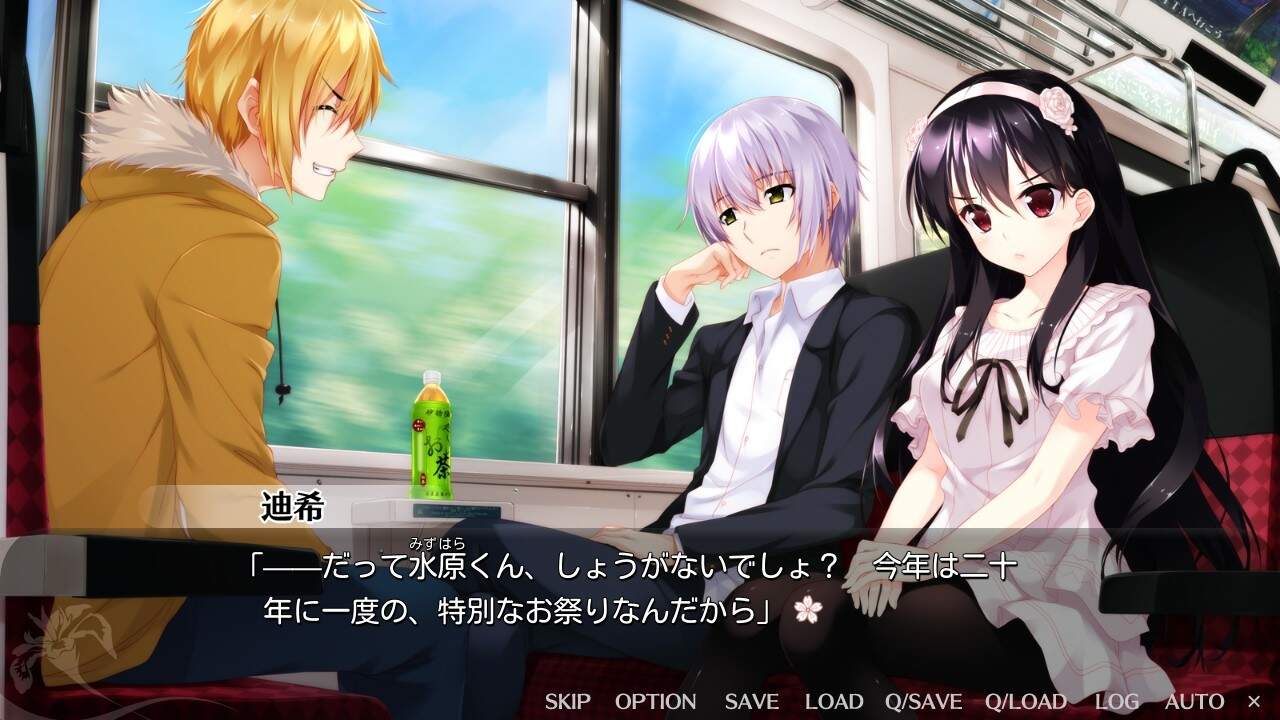Open the LOAD screen
The width and height of the screenshot is (1280, 720).
click(x=834, y=701)
